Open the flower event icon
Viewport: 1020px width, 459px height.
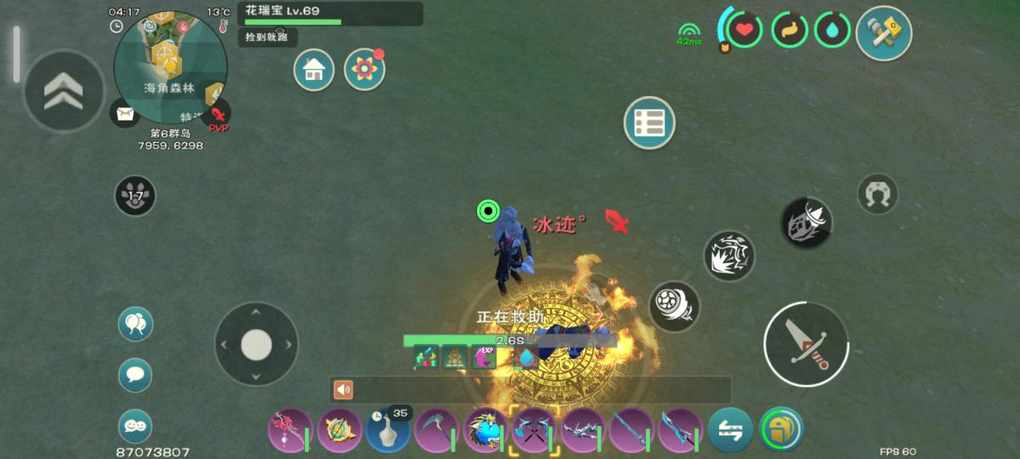(364, 70)
